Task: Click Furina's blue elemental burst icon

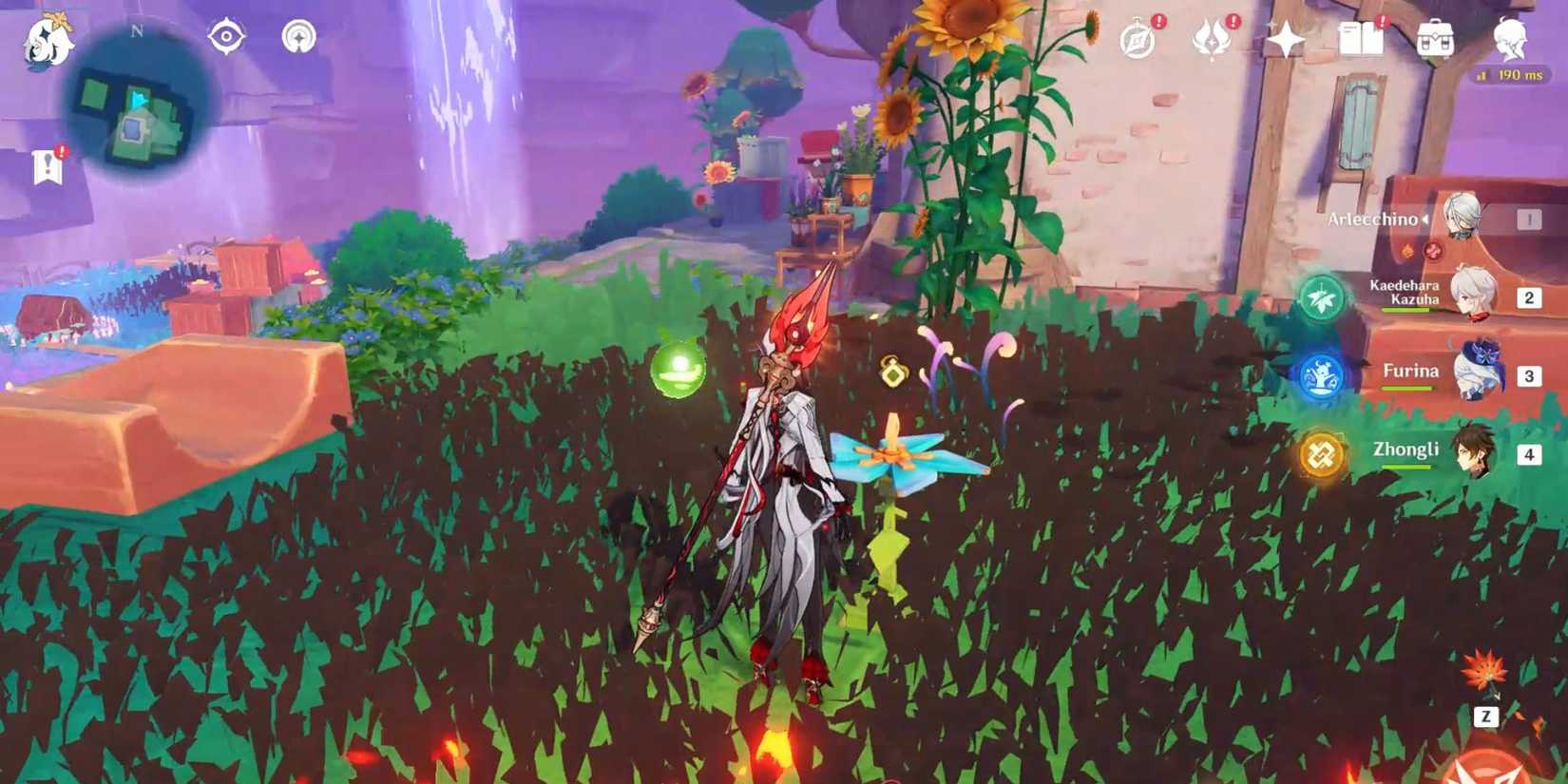Action: coord(1319,373)
